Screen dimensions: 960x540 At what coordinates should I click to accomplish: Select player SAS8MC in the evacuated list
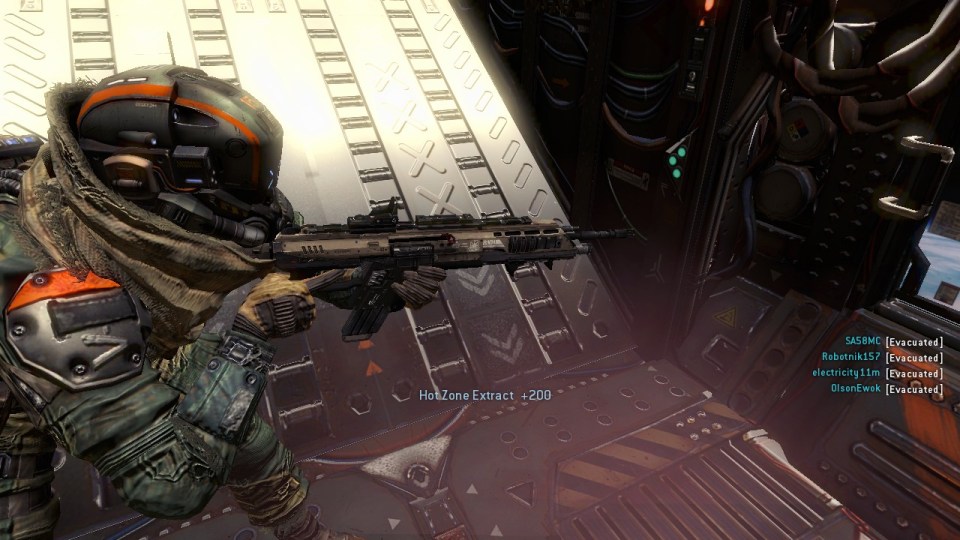pyautogui.click(x=862, y=342)
